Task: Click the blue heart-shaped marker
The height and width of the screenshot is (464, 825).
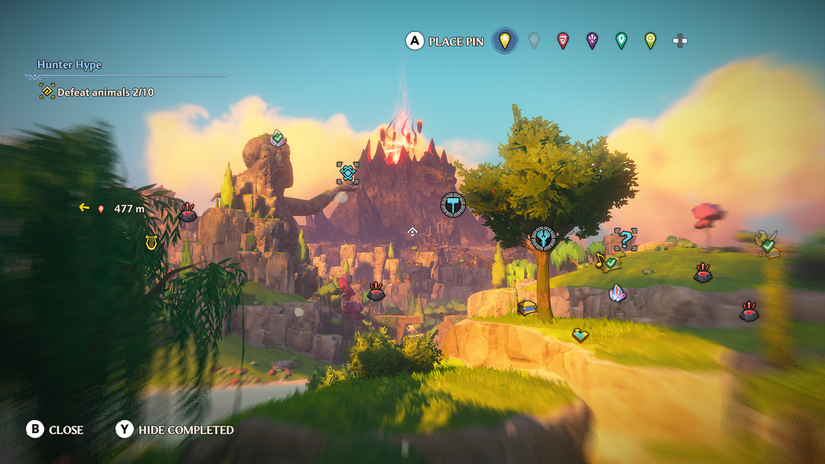Action: pos(580,335)
